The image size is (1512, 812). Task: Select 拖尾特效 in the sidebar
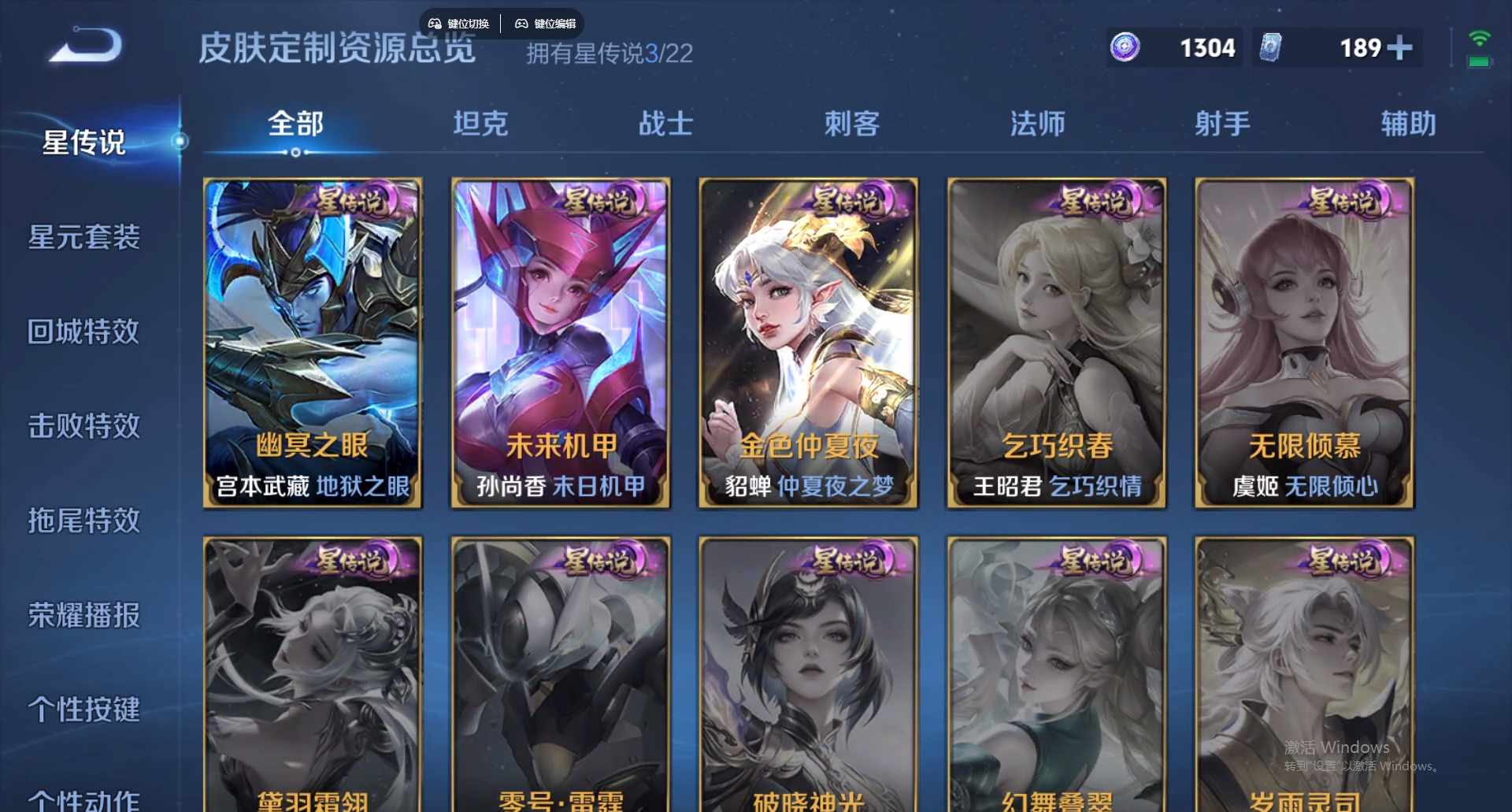[x=84, y=521]
